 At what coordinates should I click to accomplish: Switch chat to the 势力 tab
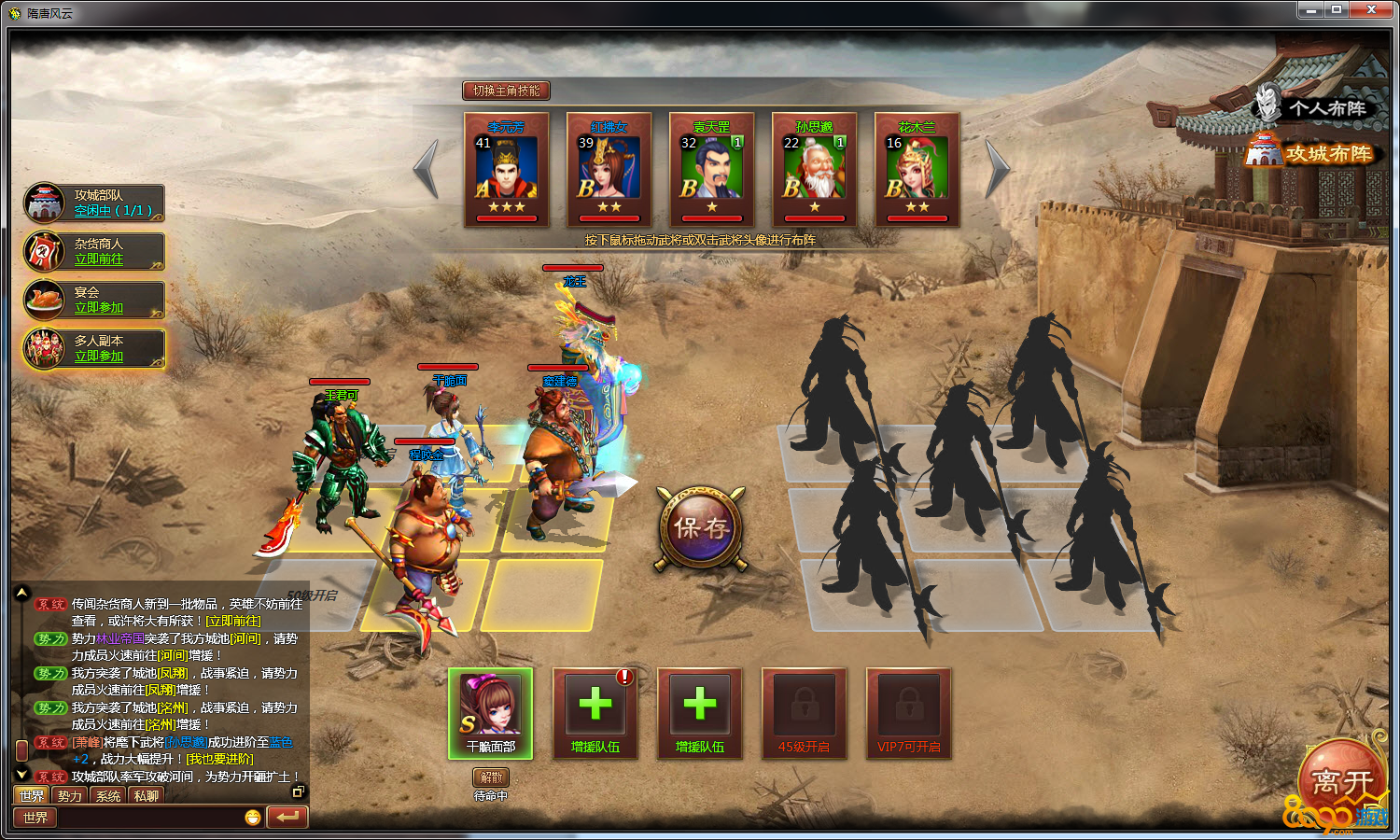[x=70, y=796]
